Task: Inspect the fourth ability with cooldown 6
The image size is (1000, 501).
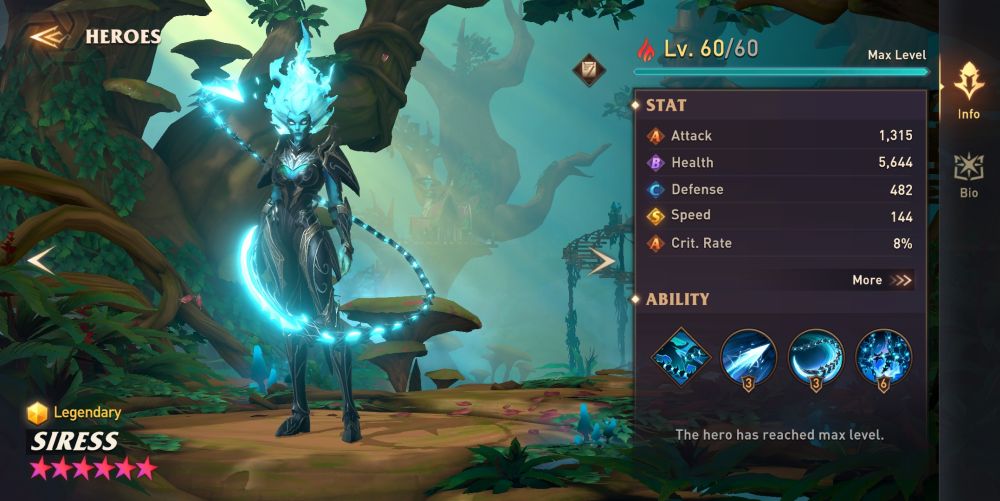Action: [883, 357]
